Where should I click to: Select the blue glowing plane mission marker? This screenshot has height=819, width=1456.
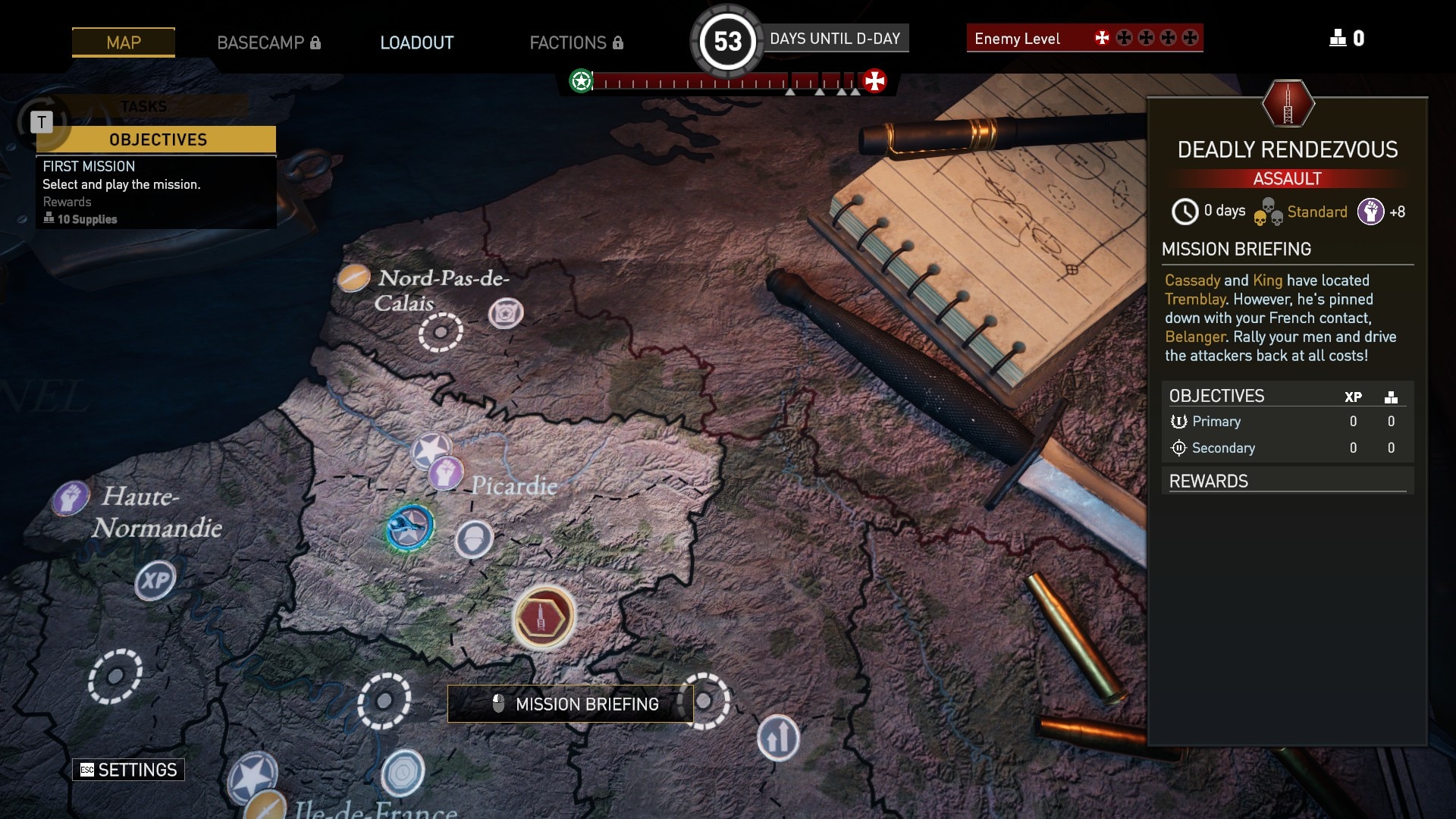[409, 527]
